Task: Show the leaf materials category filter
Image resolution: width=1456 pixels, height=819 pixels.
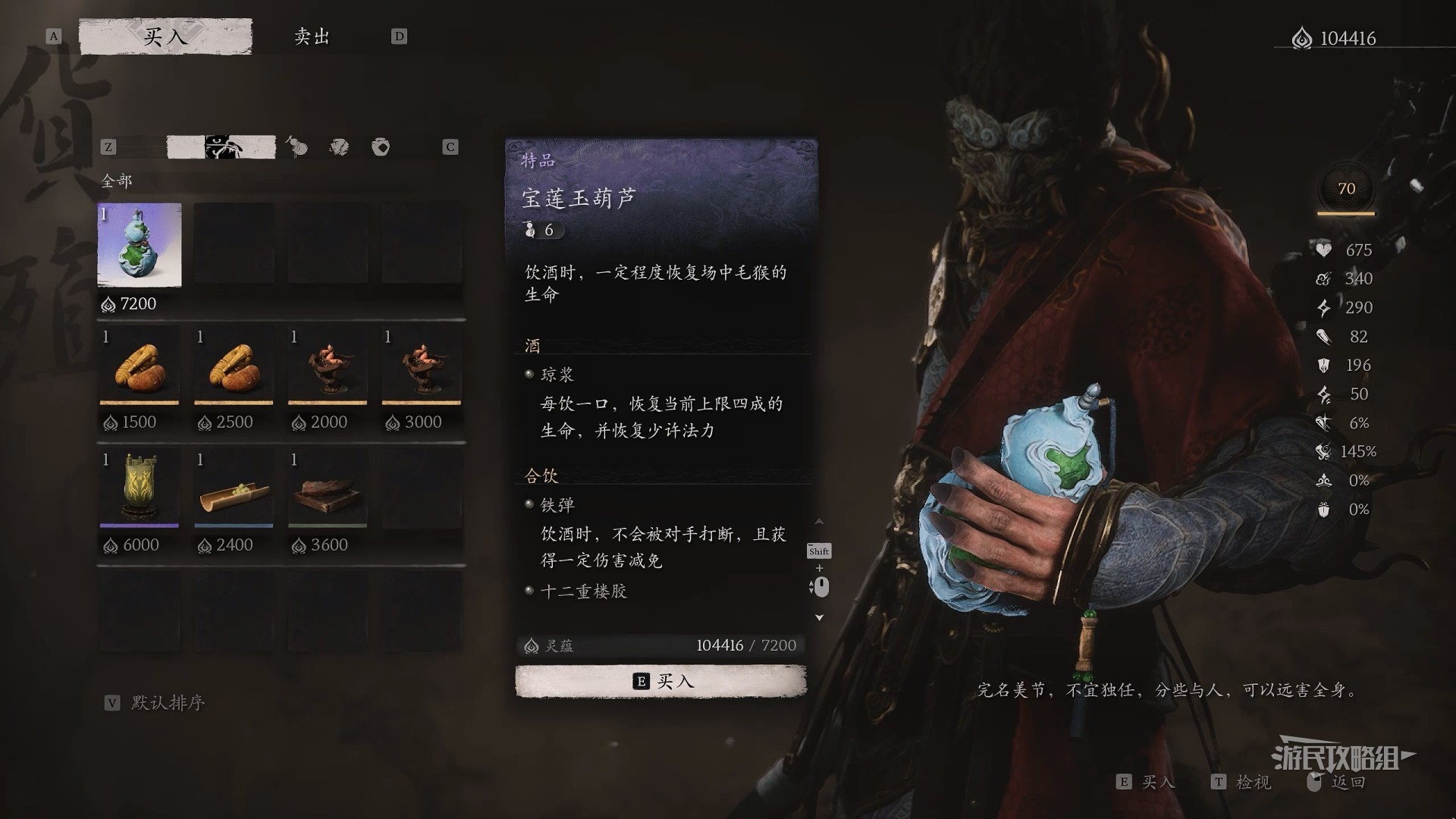Action: (x=339, y=146)
